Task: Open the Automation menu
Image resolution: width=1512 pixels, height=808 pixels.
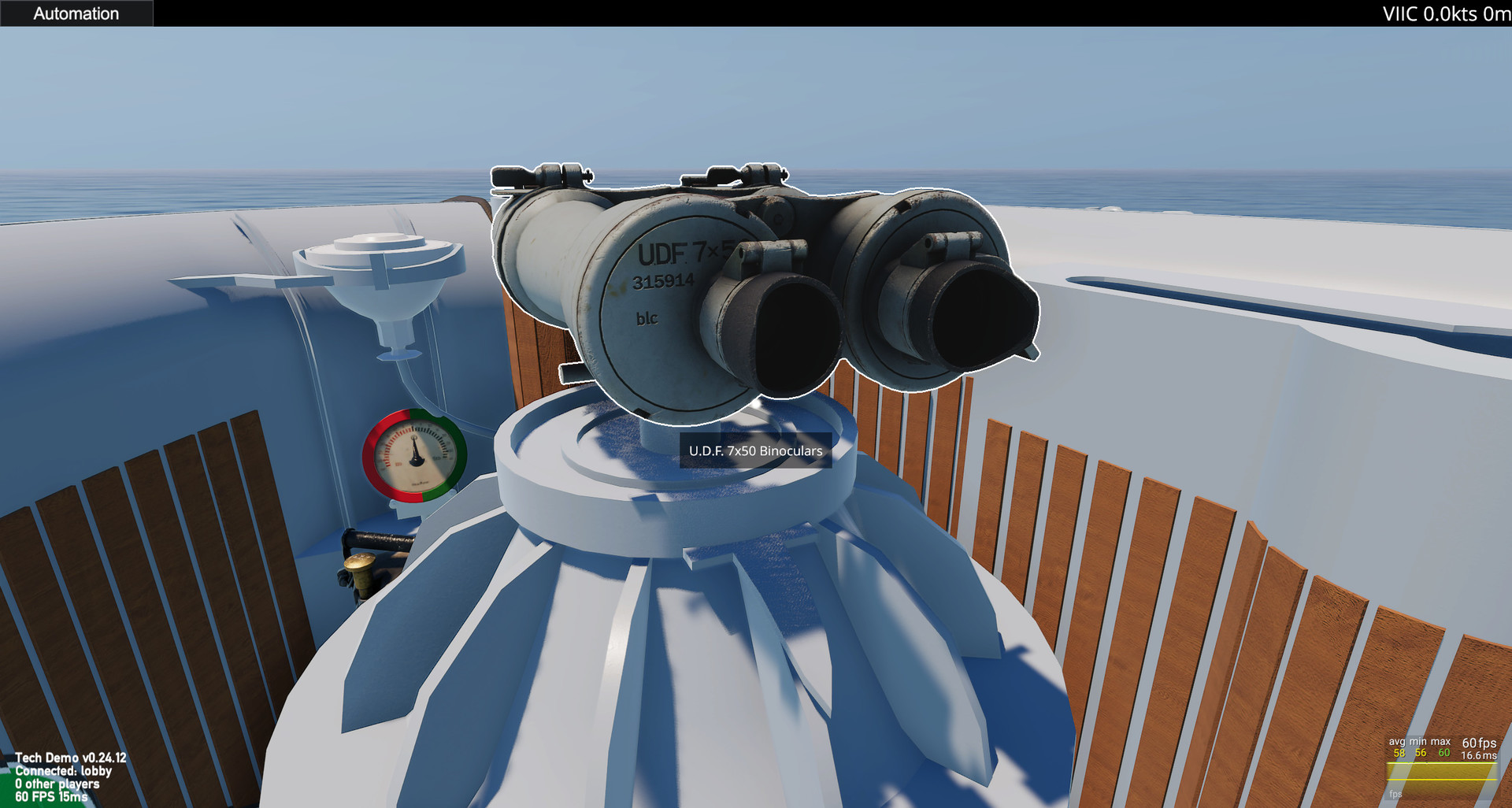Action: click(x=75, y=13)
